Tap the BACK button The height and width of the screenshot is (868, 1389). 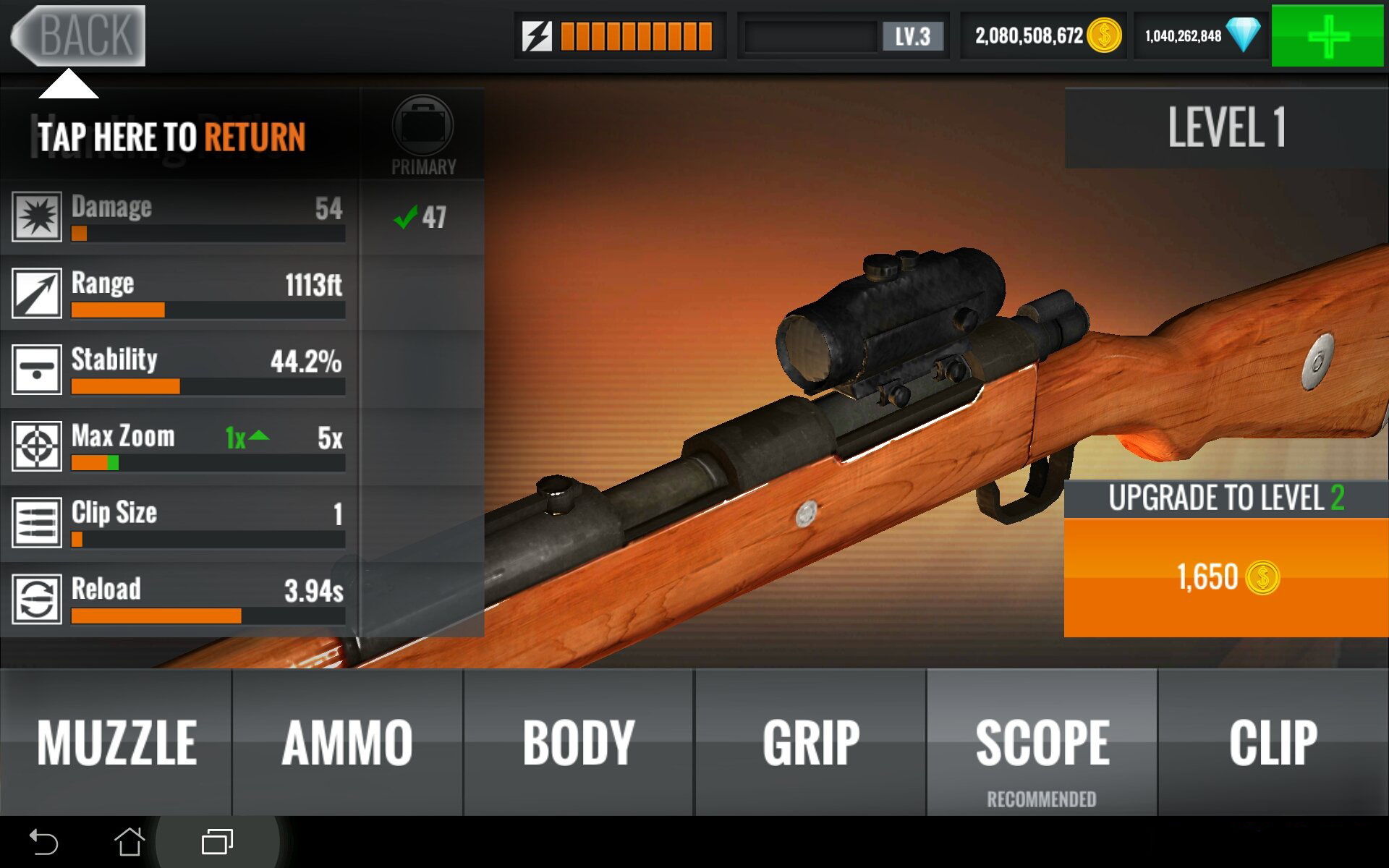tap(80, 35)
